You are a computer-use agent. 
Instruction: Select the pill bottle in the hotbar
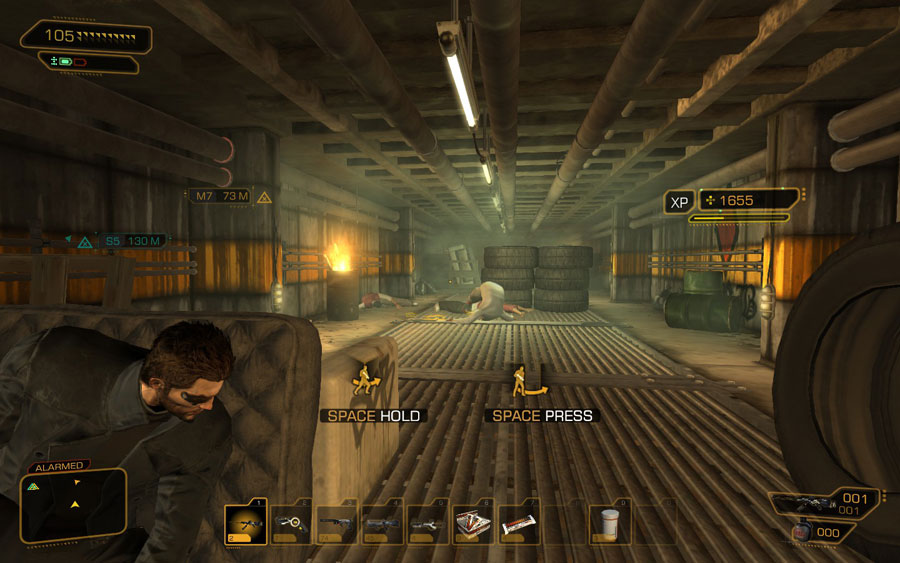(x=609, y=522)
